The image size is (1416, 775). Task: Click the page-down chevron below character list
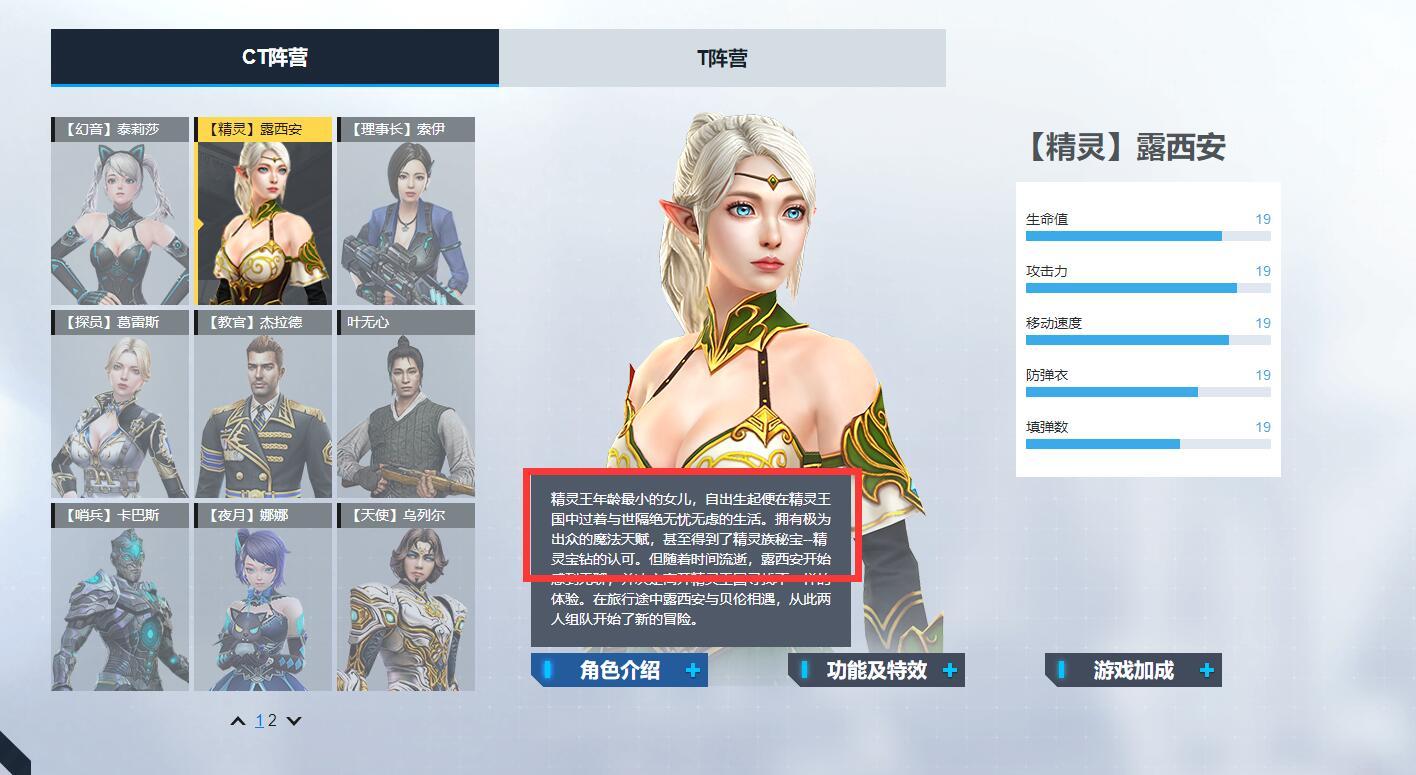tap(293, 720)
